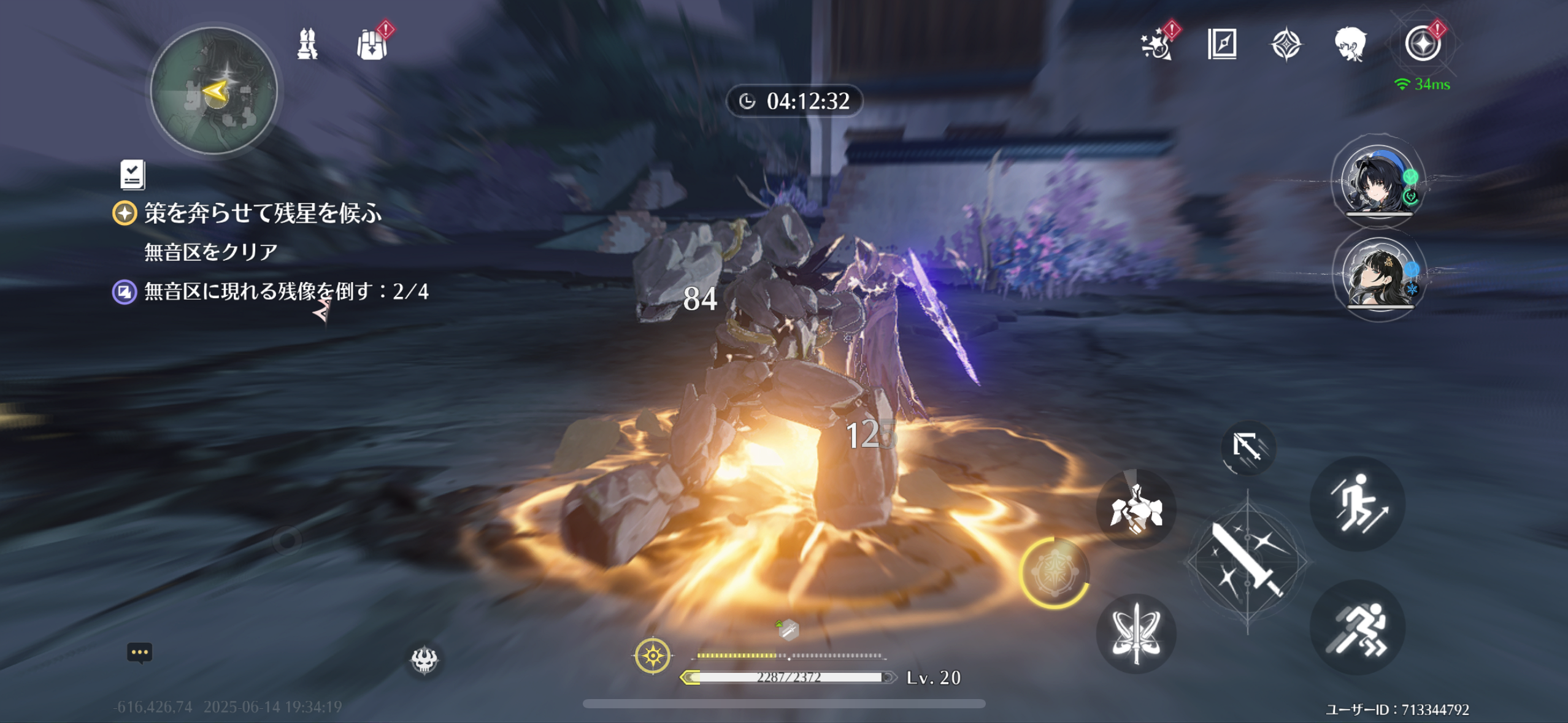Perform a basic attack with the sword button
This screenshot has width=1568, height=723.
point(1247,560)
